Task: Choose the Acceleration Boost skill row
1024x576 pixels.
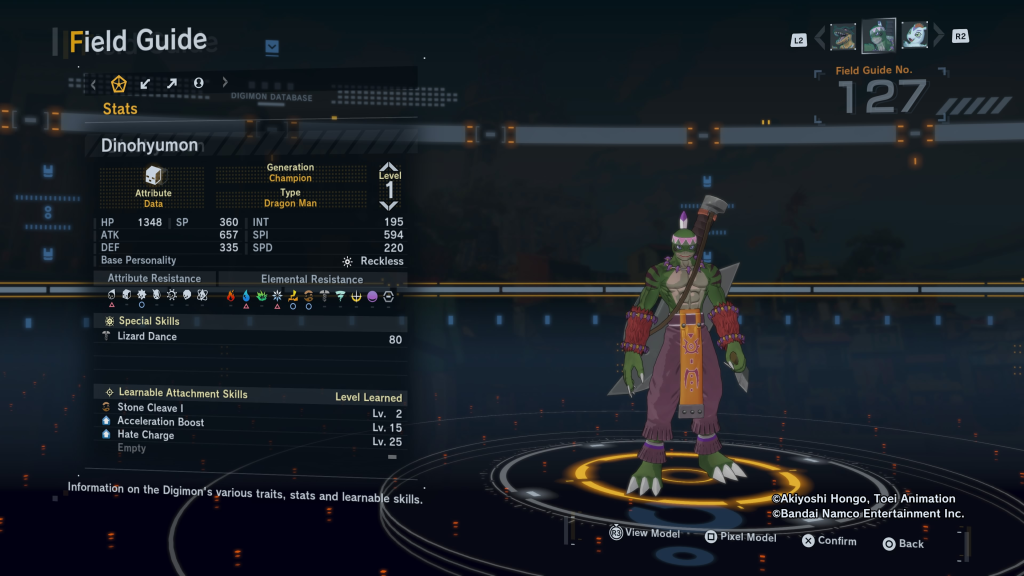Action: click(x=250, y=422)
